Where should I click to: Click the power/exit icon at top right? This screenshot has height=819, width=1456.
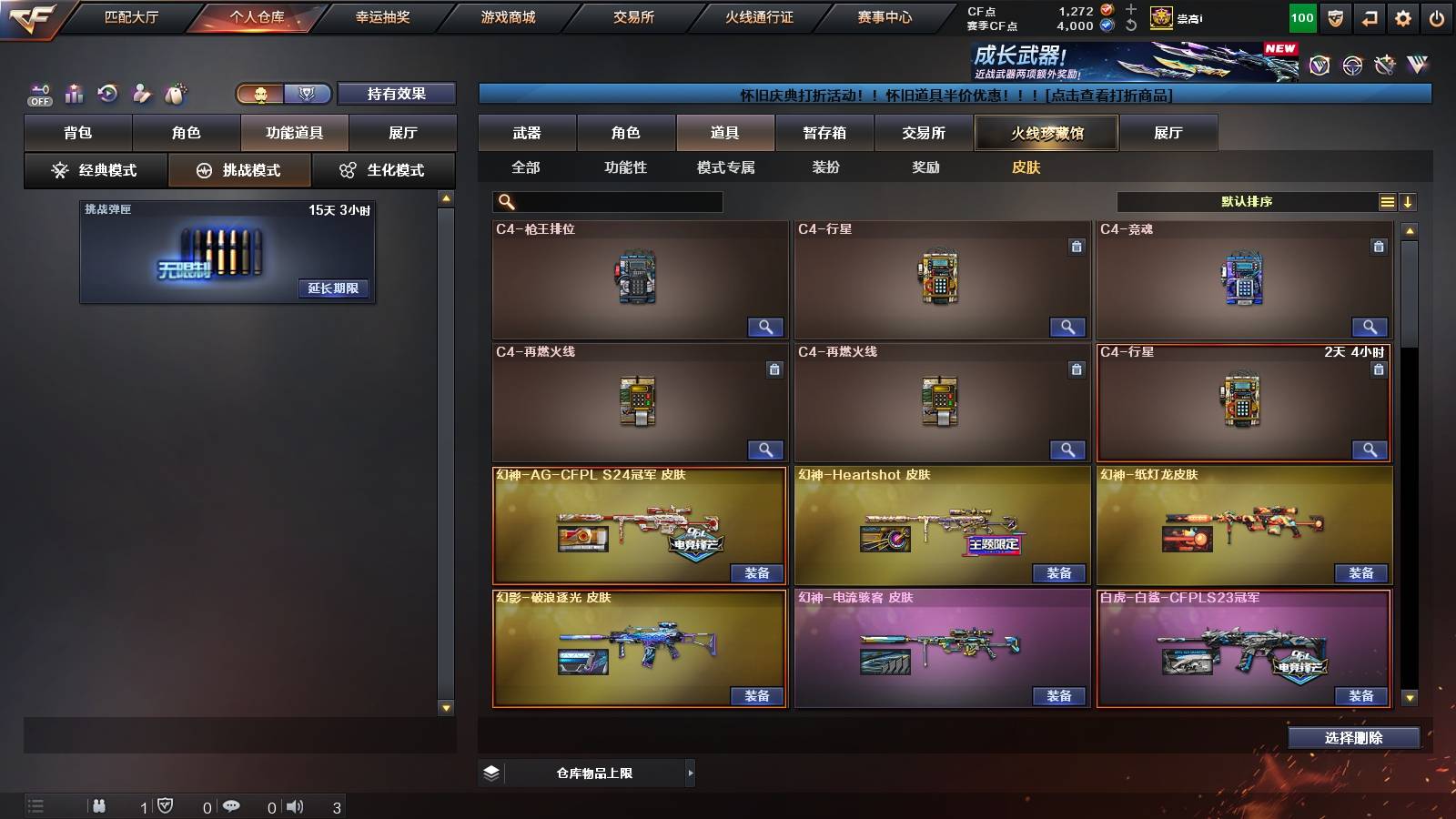[x=1438, y=16]
